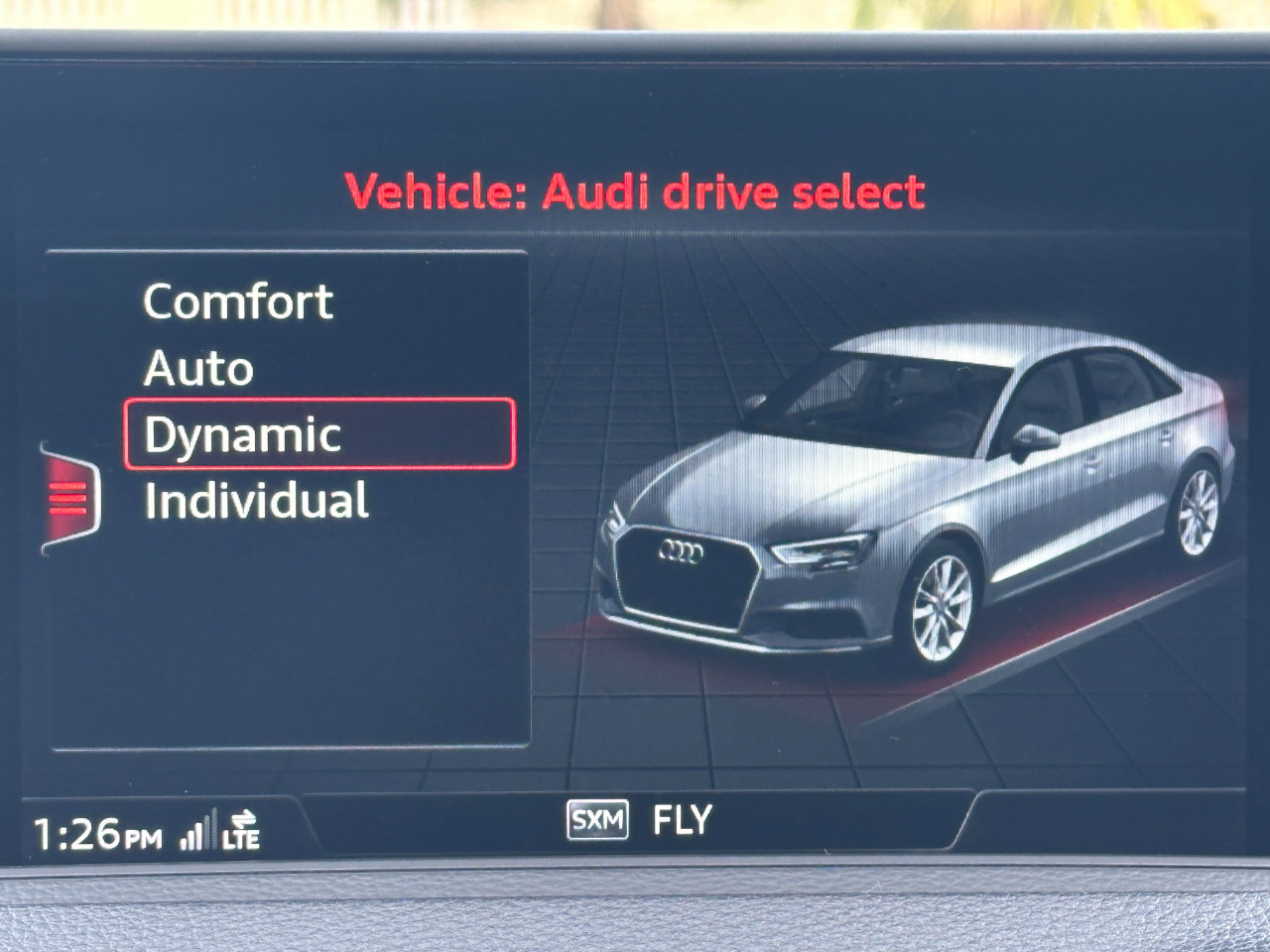Click the red highlighted Dynamic selection box
The width and height of the screenshot is (1270, 952).
pyautogui.click(x=319, y=430)
